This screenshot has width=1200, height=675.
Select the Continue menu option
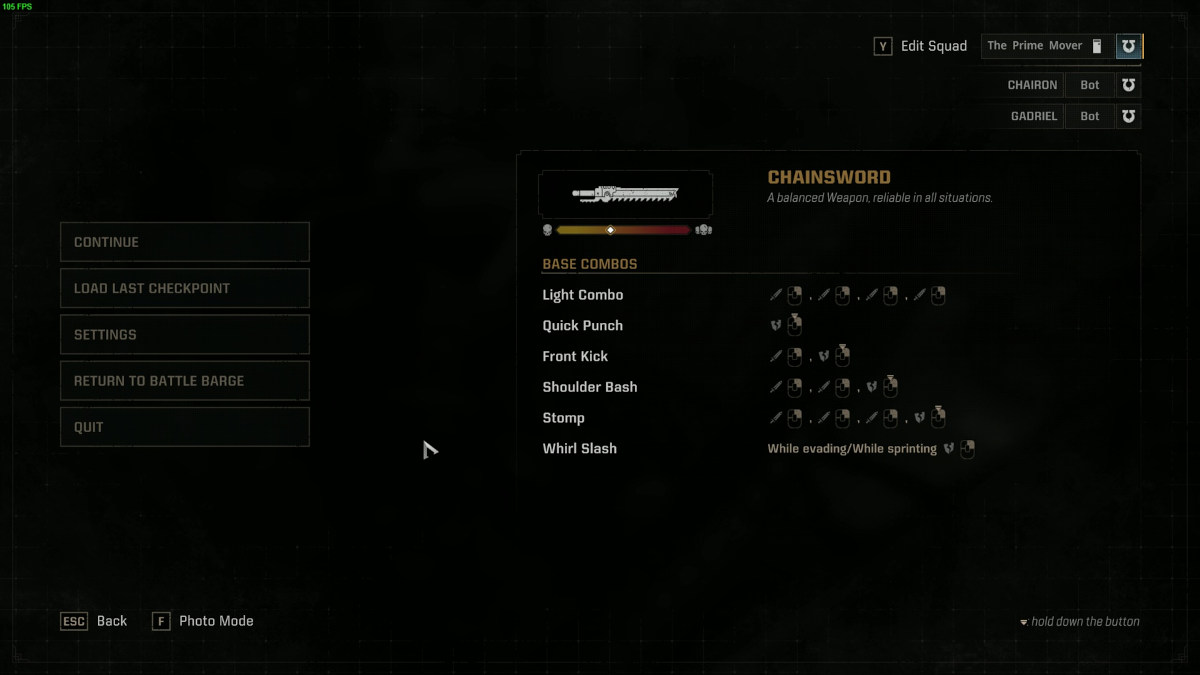coord(185,242)
